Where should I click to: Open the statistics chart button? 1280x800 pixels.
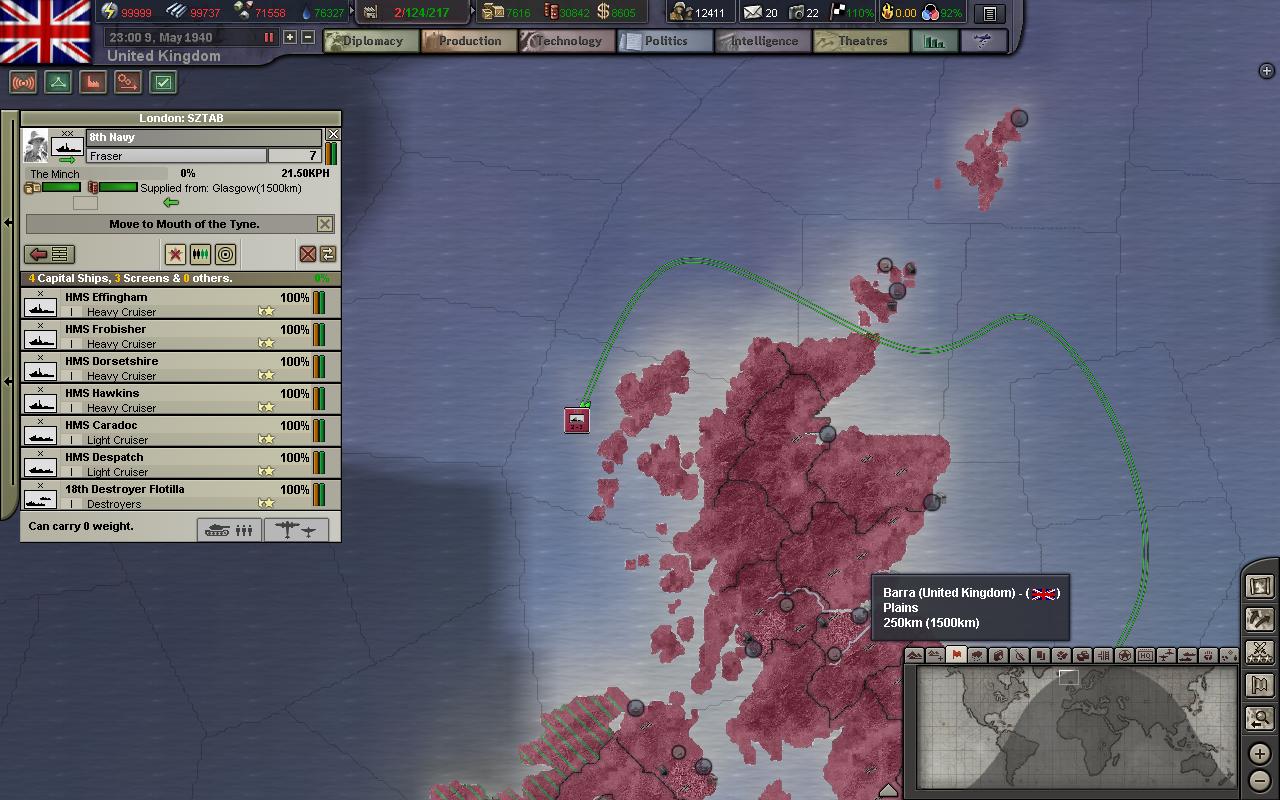click(x=934, y=41)
